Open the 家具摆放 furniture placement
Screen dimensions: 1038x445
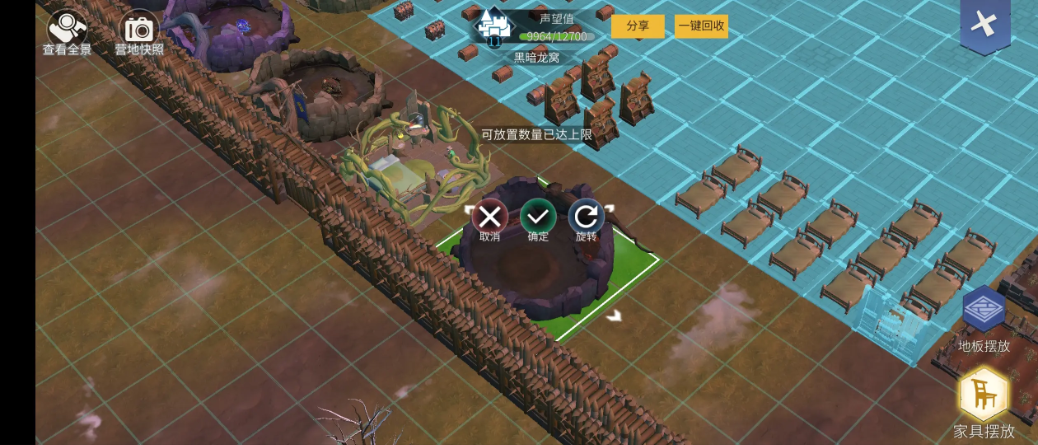tap(984, 397)
